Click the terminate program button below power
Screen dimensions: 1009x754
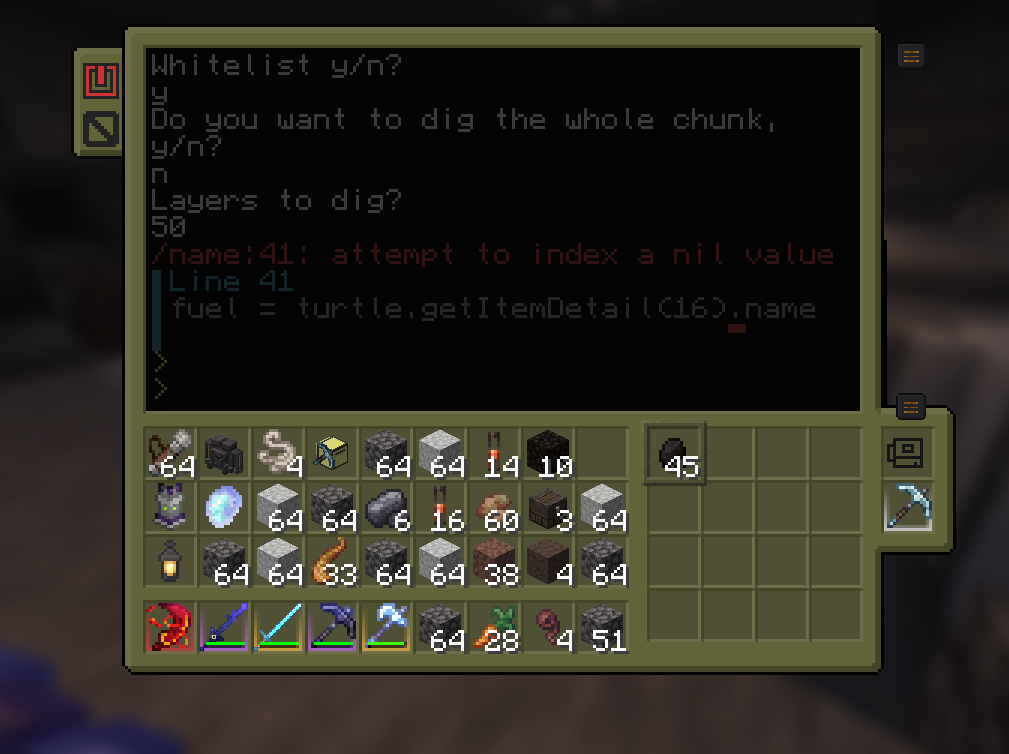click(101, 128)
